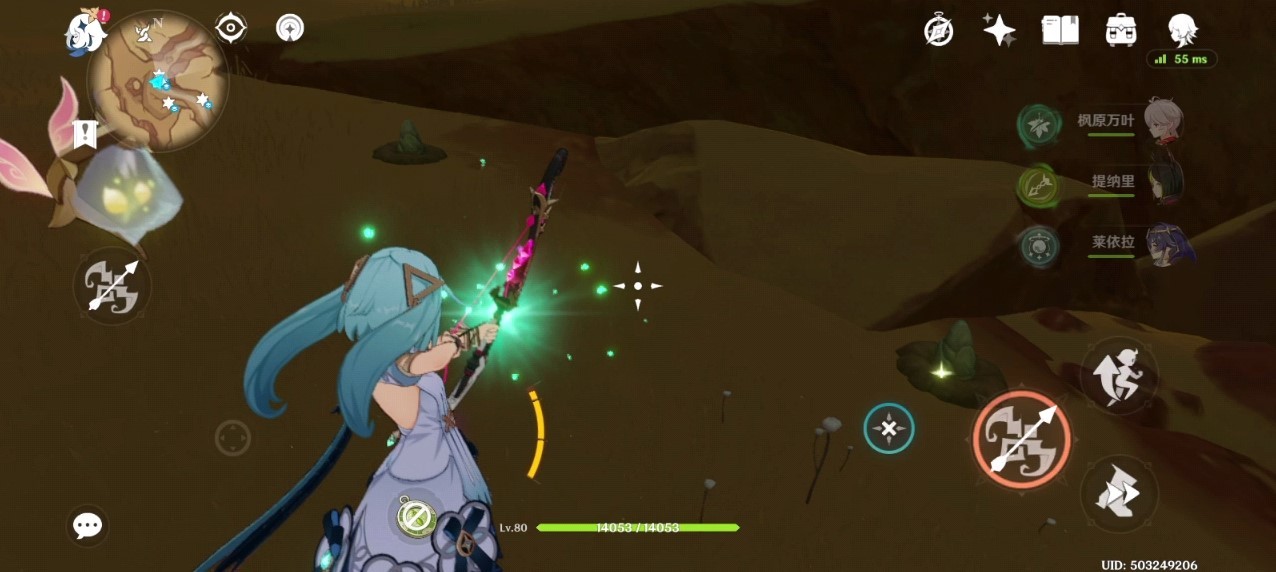
Task: Tap the jump button
Action: pyautogui.click(x=1119, y=375)
